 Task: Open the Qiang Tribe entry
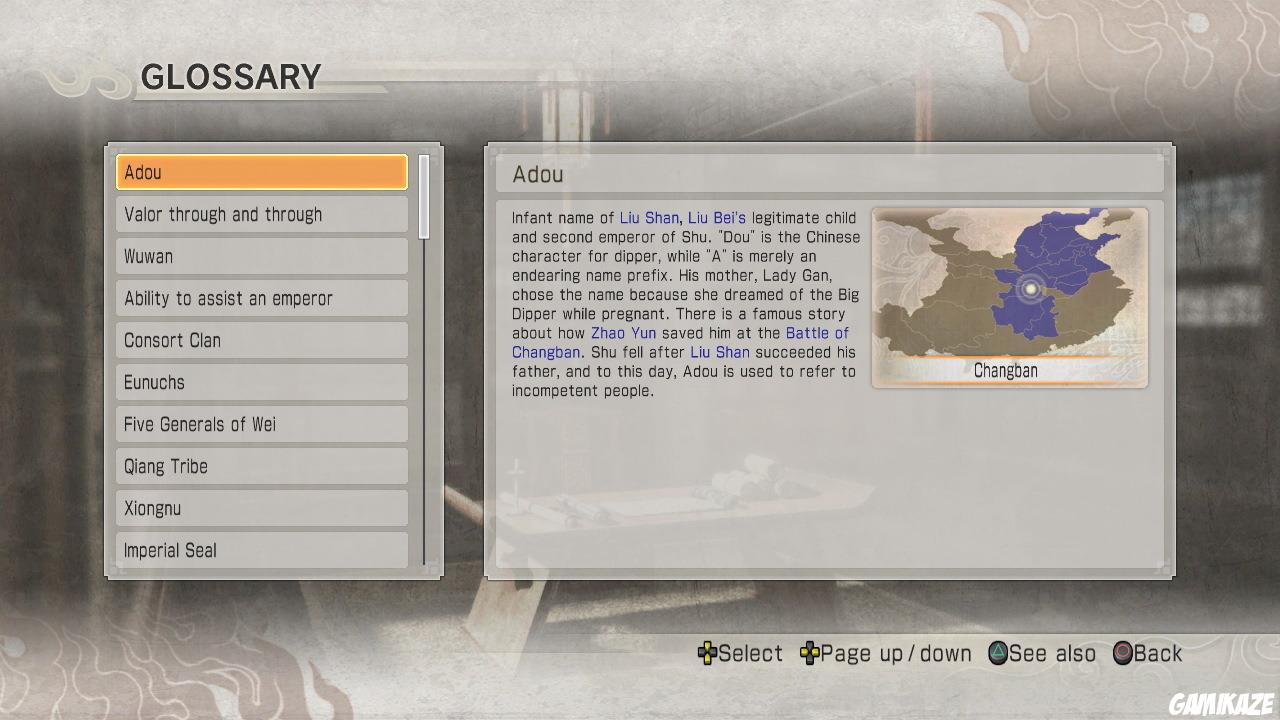261,466
